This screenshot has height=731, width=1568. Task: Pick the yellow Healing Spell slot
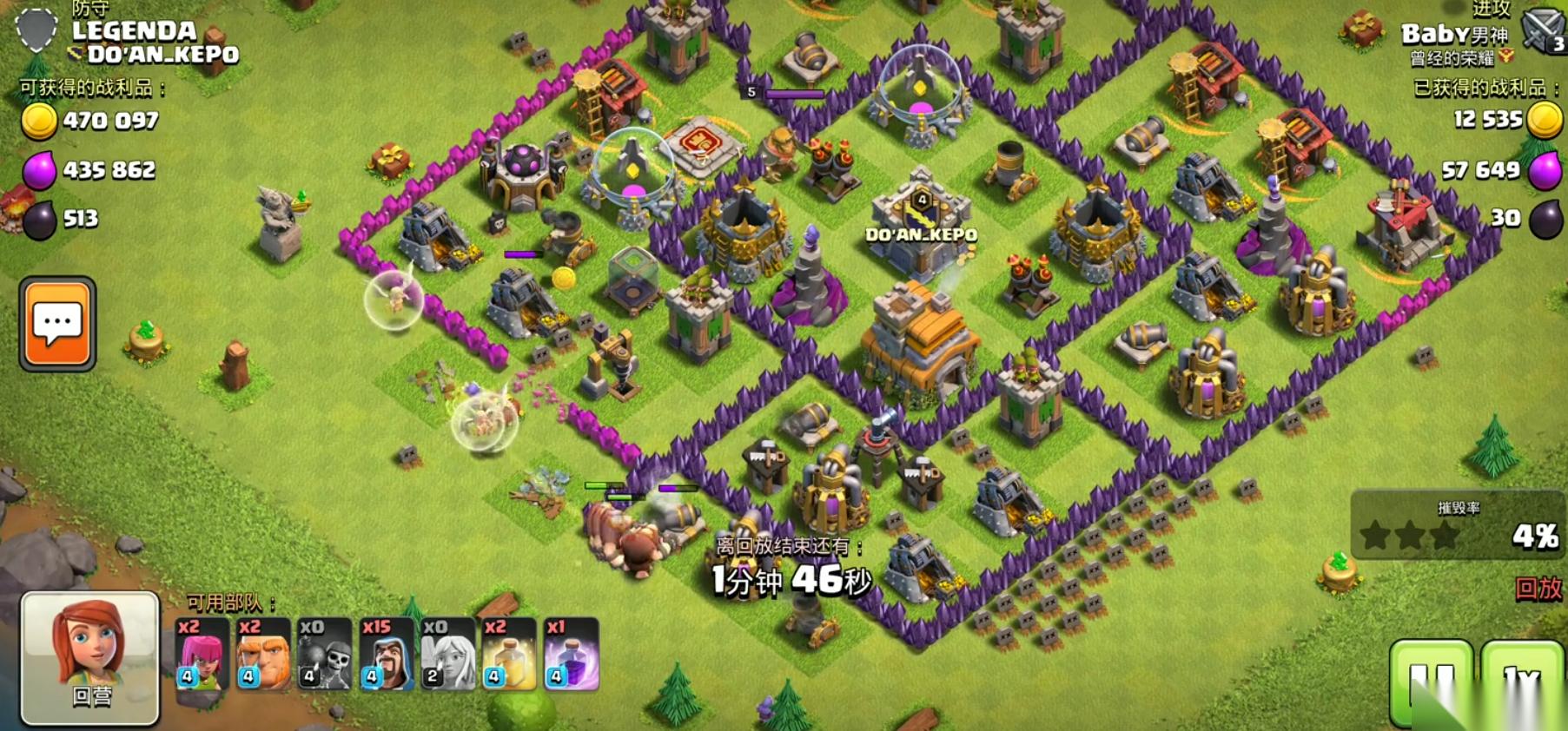[510, 655]
